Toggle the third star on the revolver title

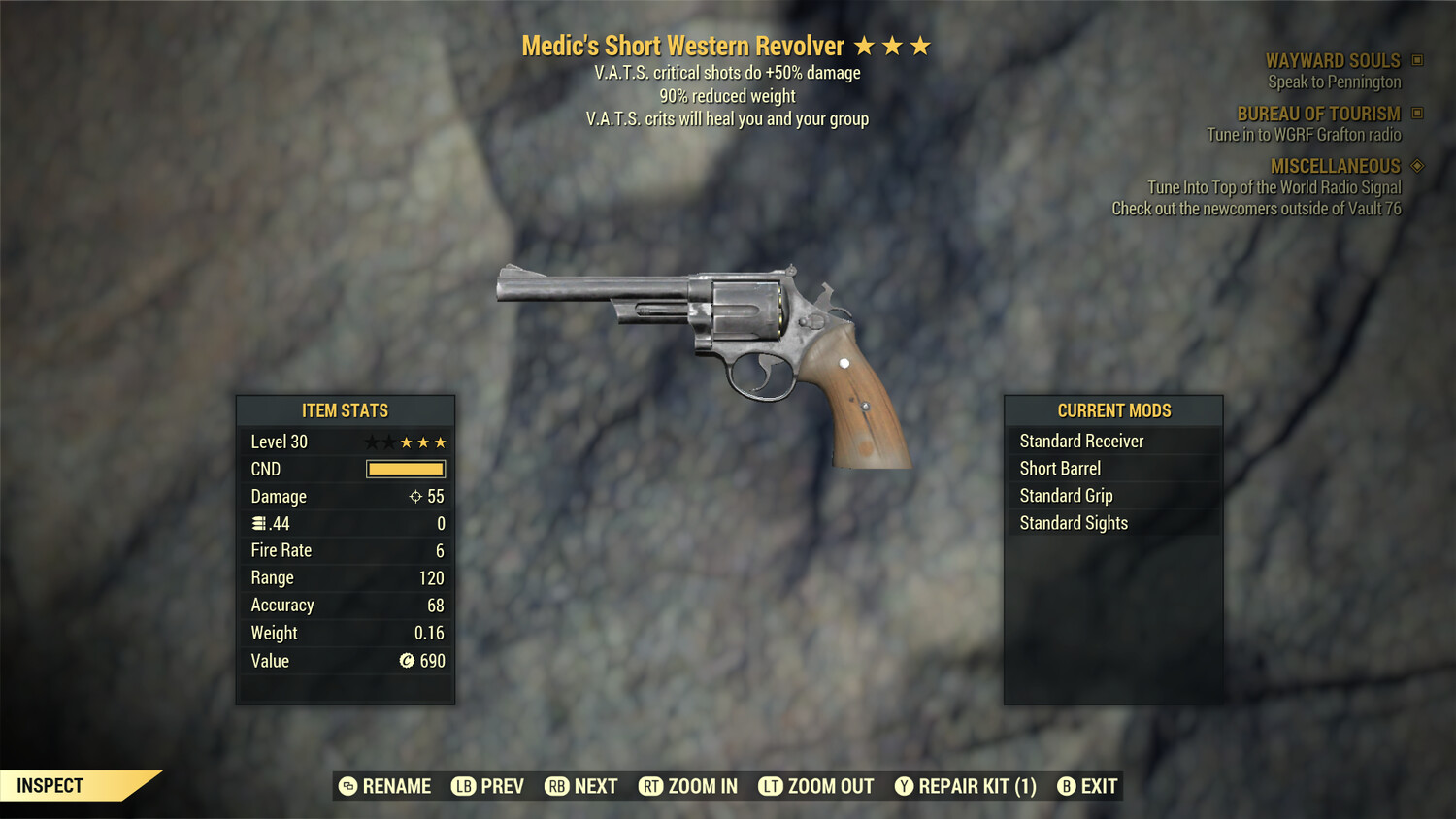tap(918, 45)
